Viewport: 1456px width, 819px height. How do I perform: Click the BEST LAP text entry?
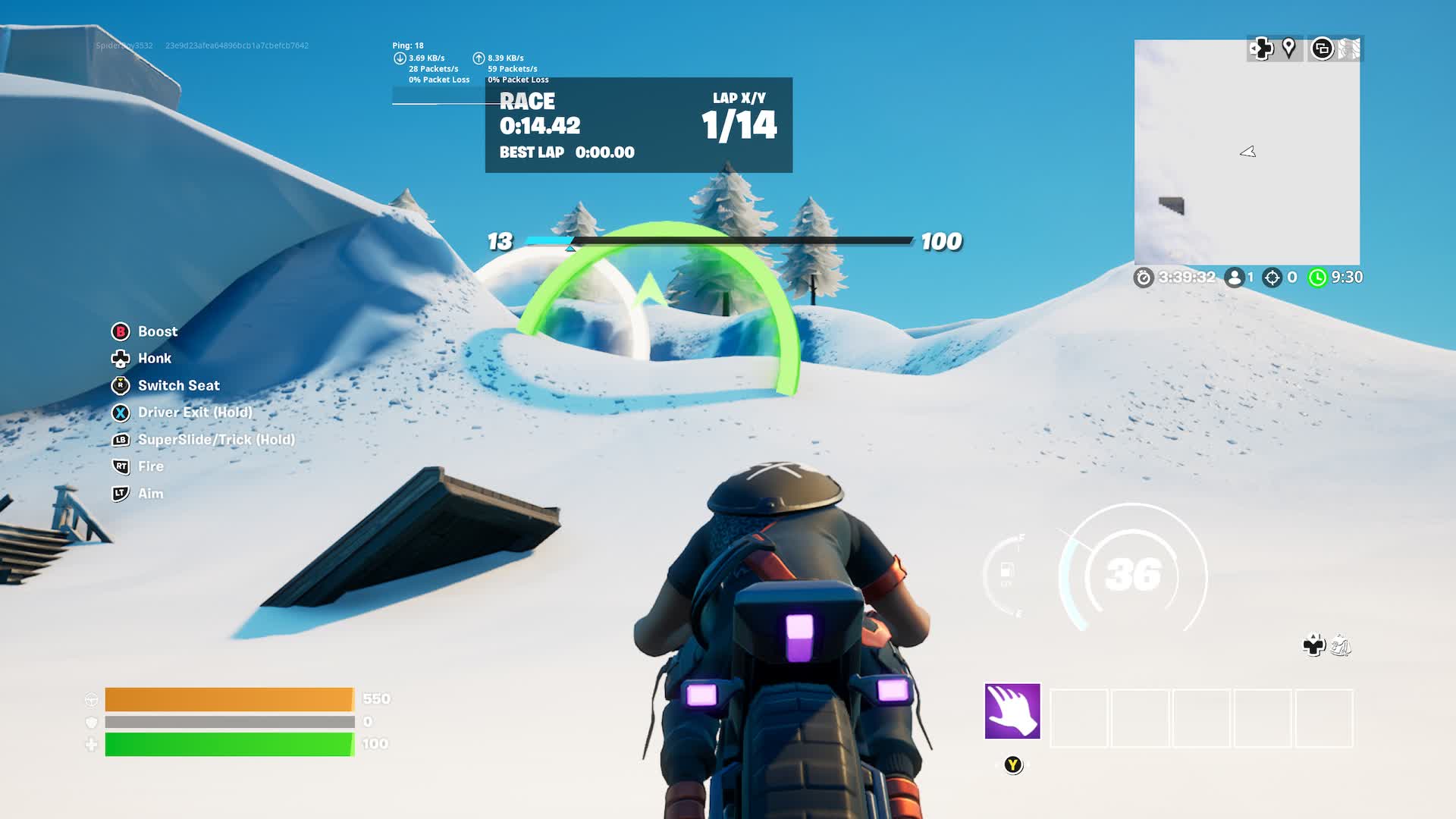click(x=531, y=152)
